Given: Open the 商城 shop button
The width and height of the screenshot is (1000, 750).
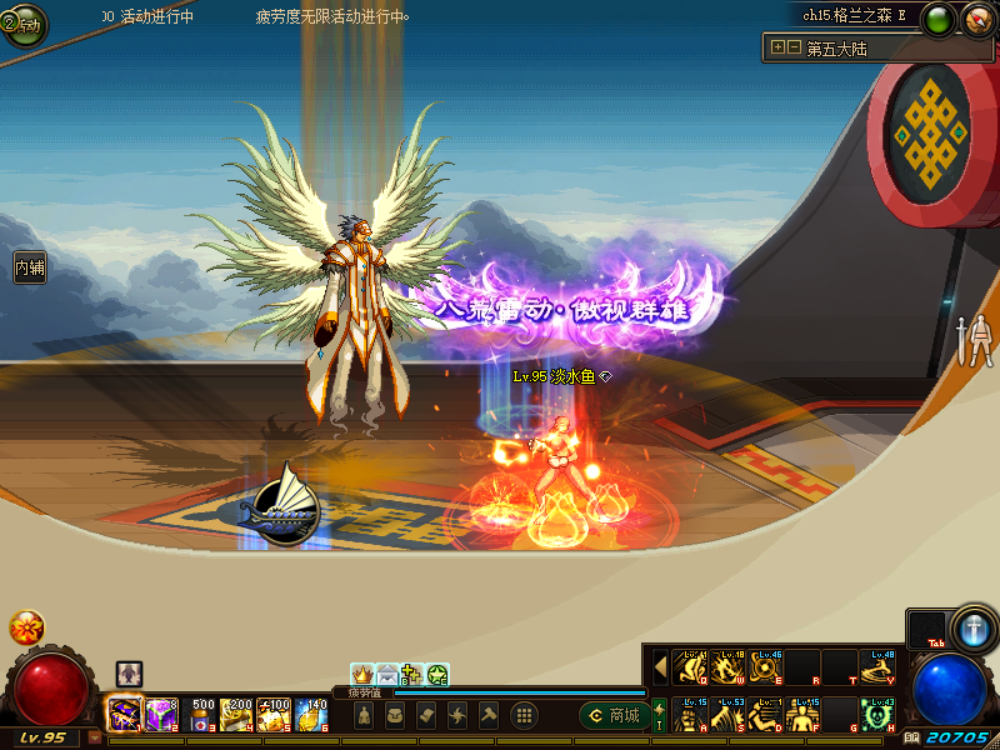Looking at the screenshot, I should click(612, 716).
